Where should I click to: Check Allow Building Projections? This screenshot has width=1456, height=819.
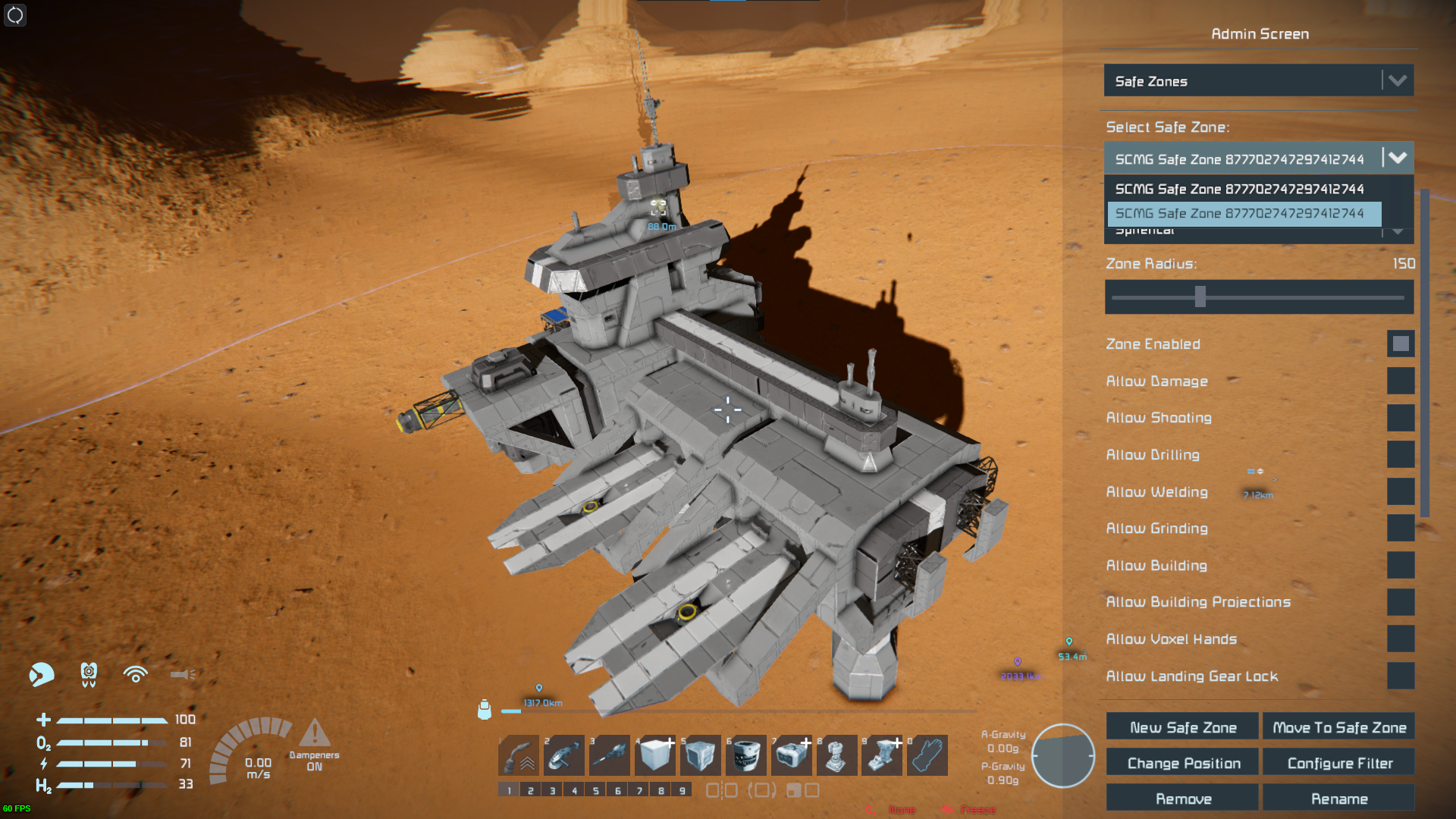coord(1401,602)
